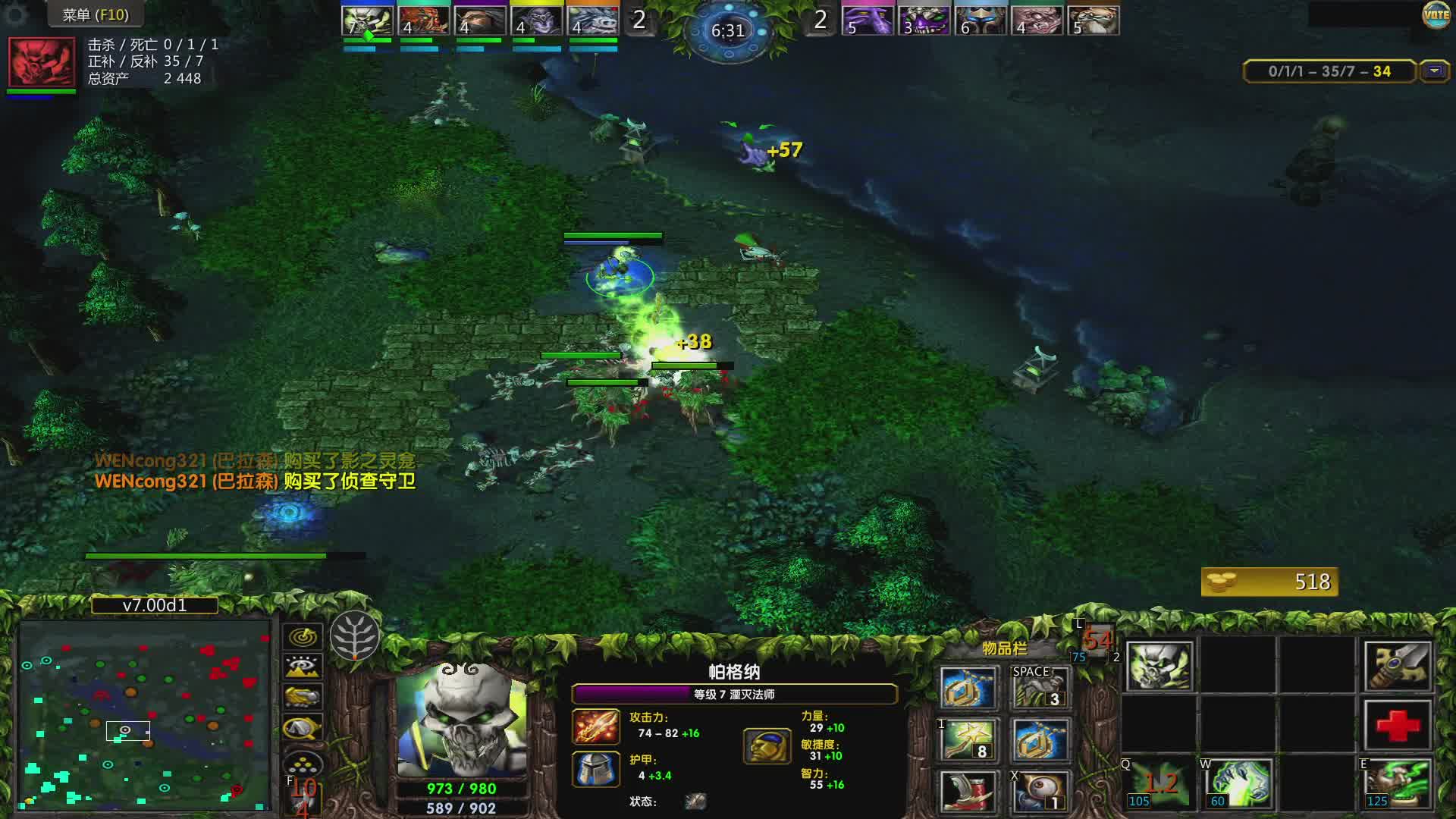The height and width of the screenshot is (819, 1456).
Task: Activate the minimap signal ping button
Action: point(303,637)
